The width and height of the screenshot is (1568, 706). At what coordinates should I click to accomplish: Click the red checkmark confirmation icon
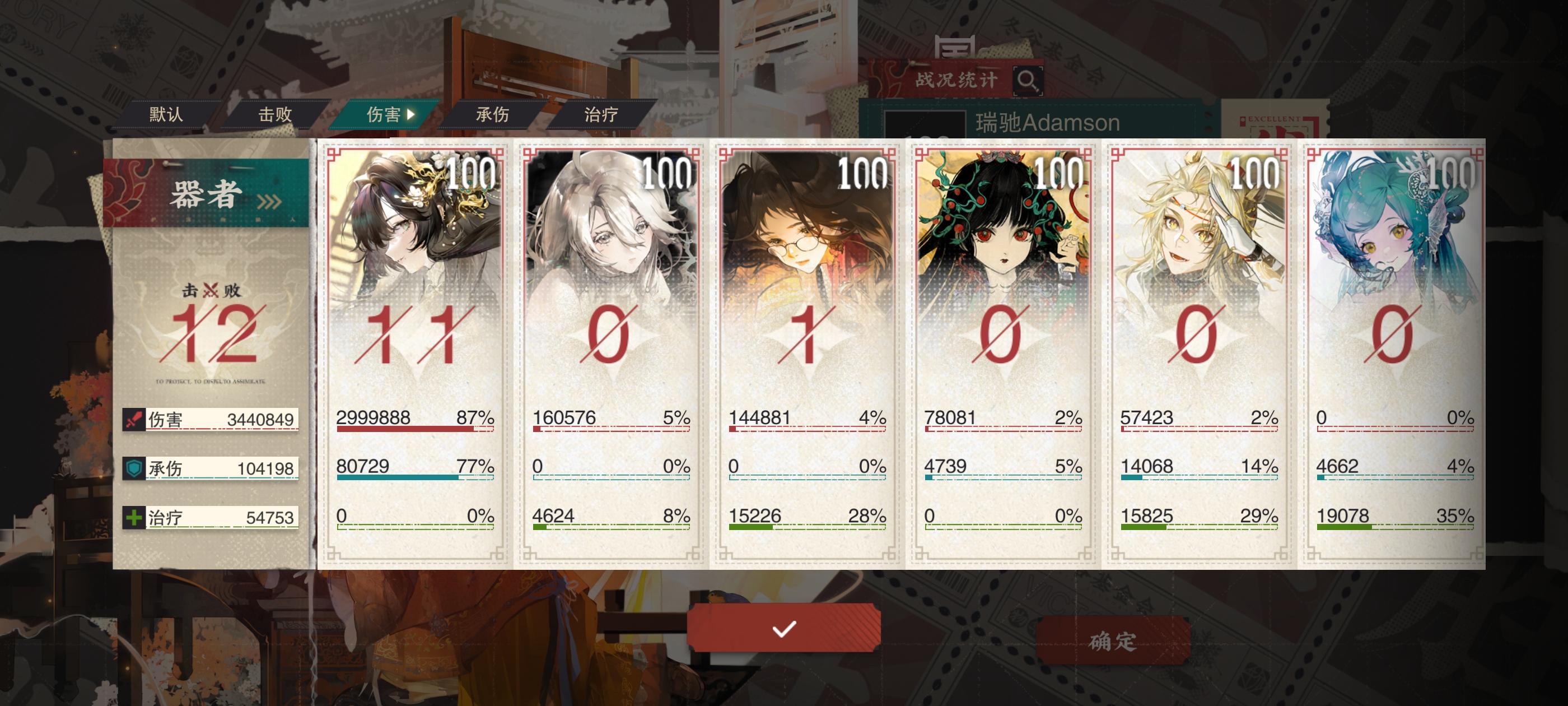(x=785, y=631)
